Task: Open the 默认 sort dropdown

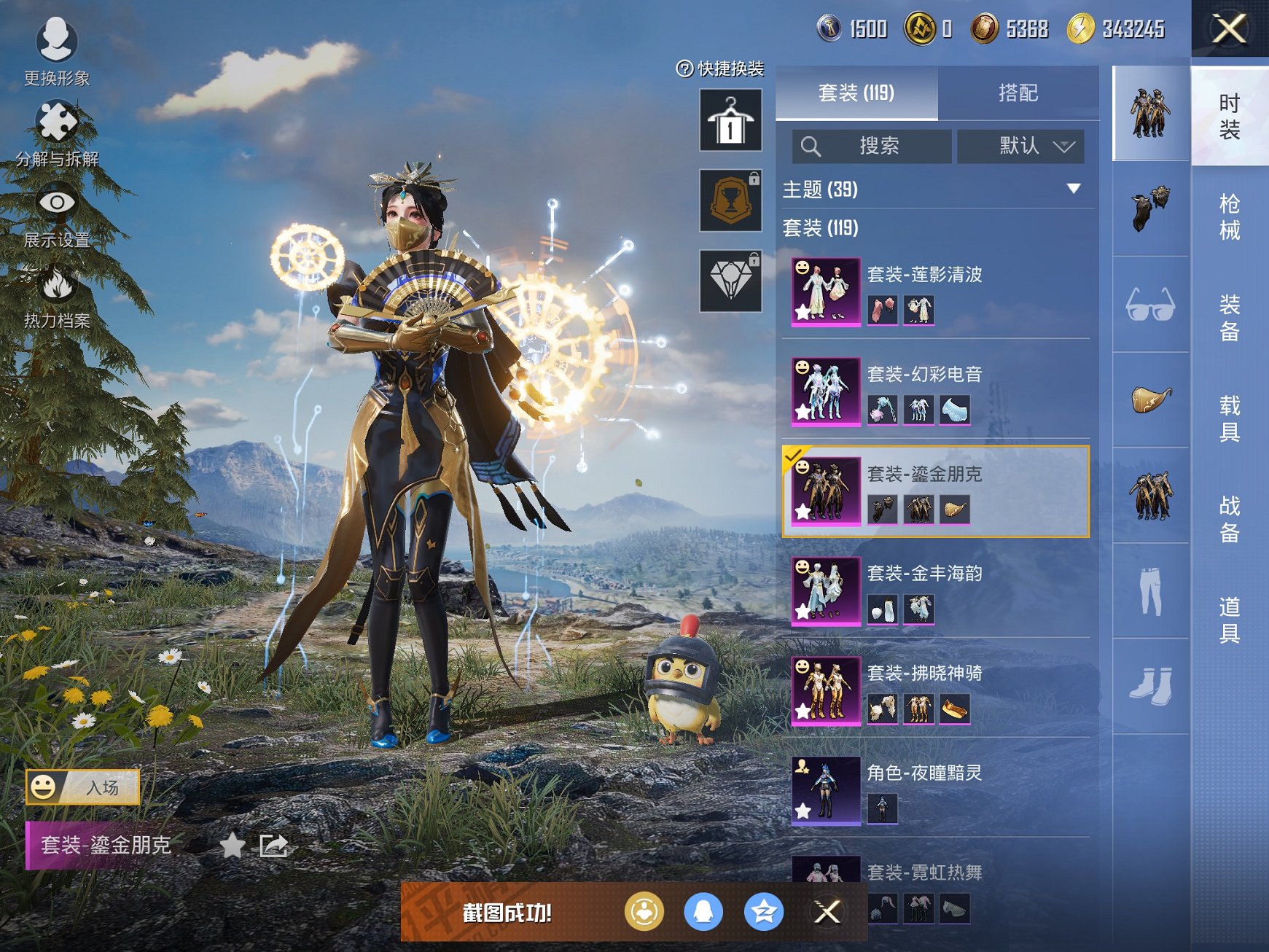Action: [1020, 147]
